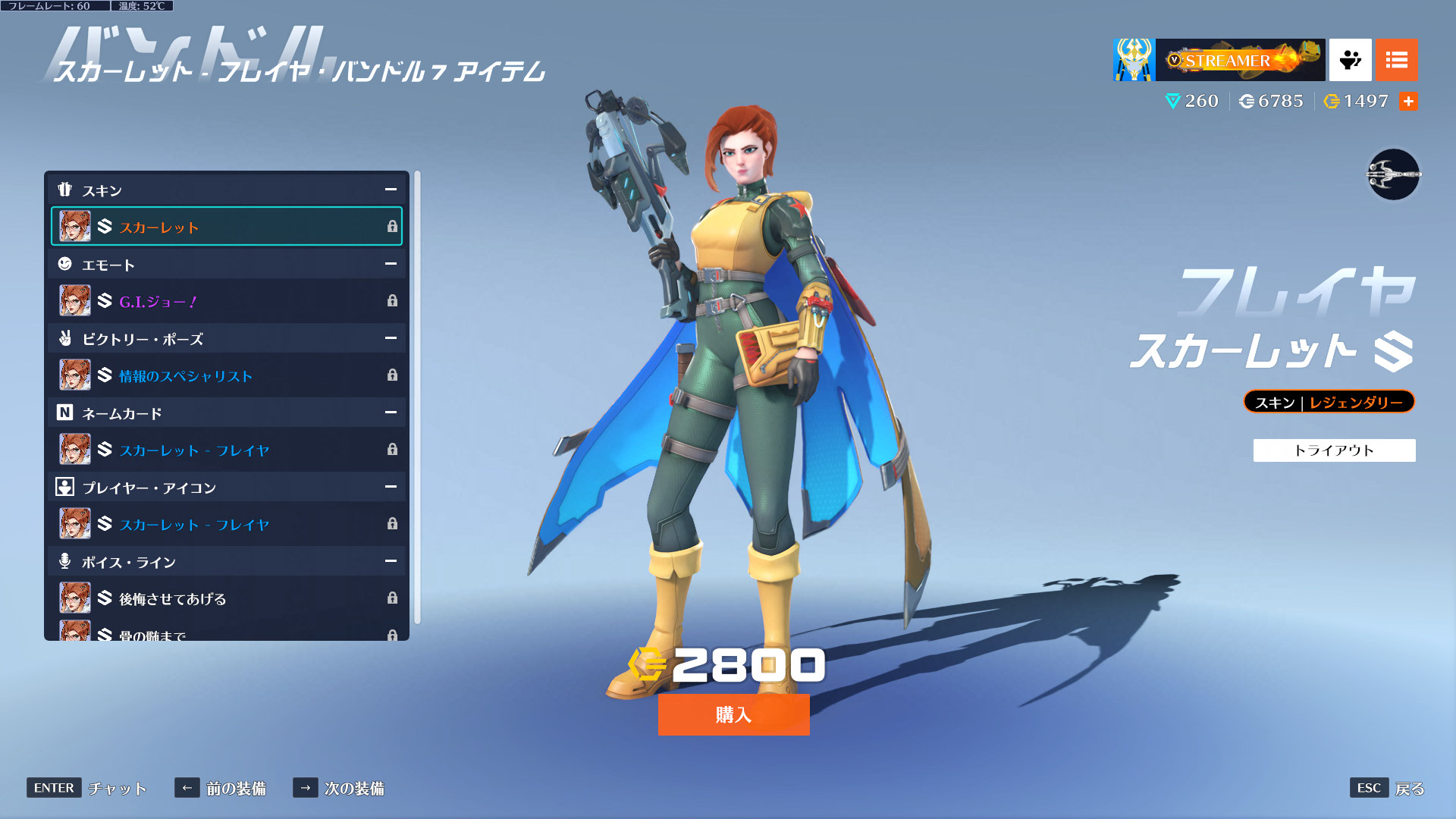The width and height of the screenshot is (1456, 819).
Task: Collapse the ボイス・ライン section
Action: pos(391,561)
